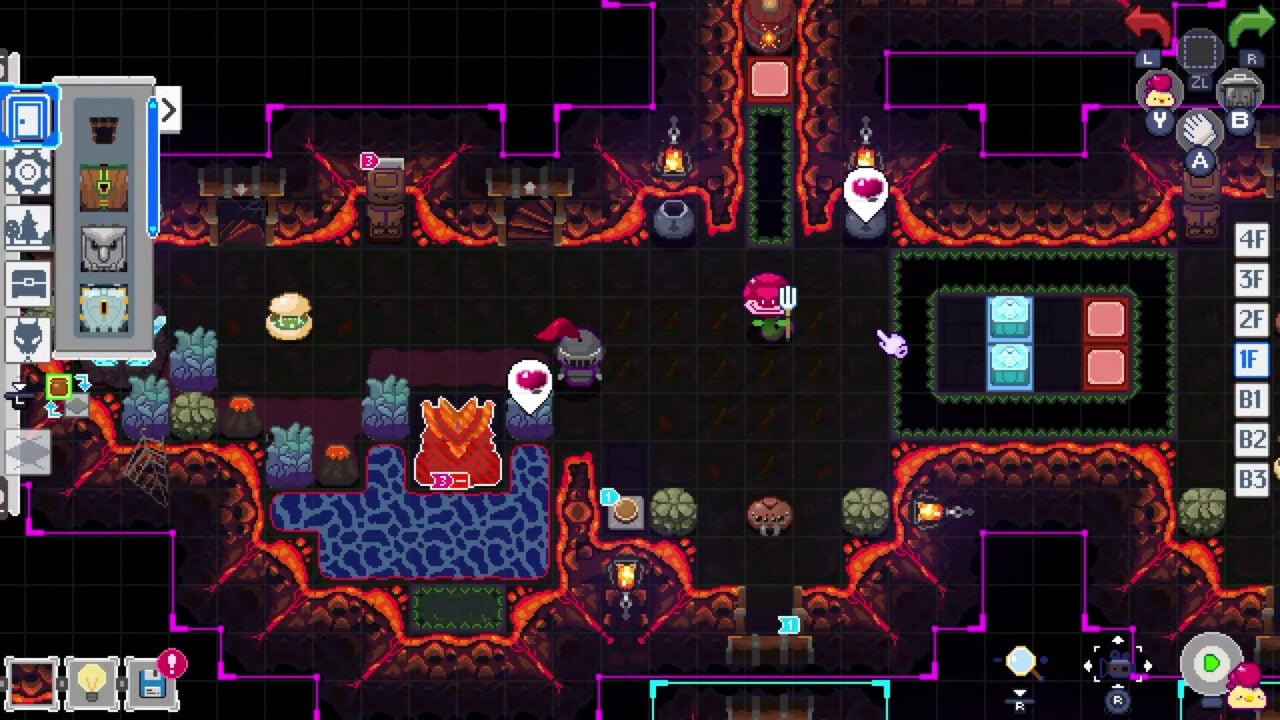Open the gear mechanisms category
Screen dimensions: 1280x720
coord(27,172)
